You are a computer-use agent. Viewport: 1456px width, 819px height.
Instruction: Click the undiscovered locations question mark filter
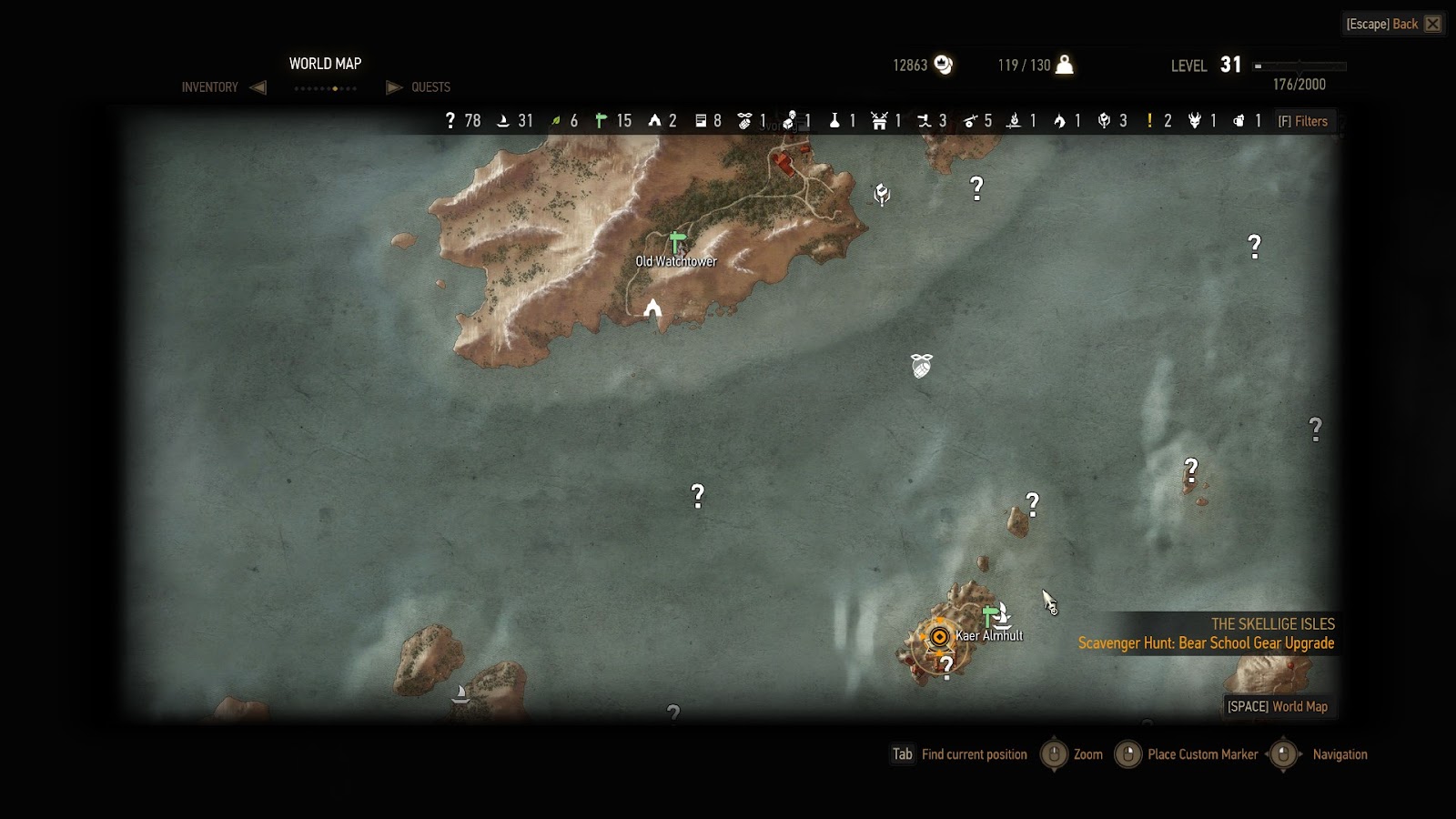click(450, 120)
